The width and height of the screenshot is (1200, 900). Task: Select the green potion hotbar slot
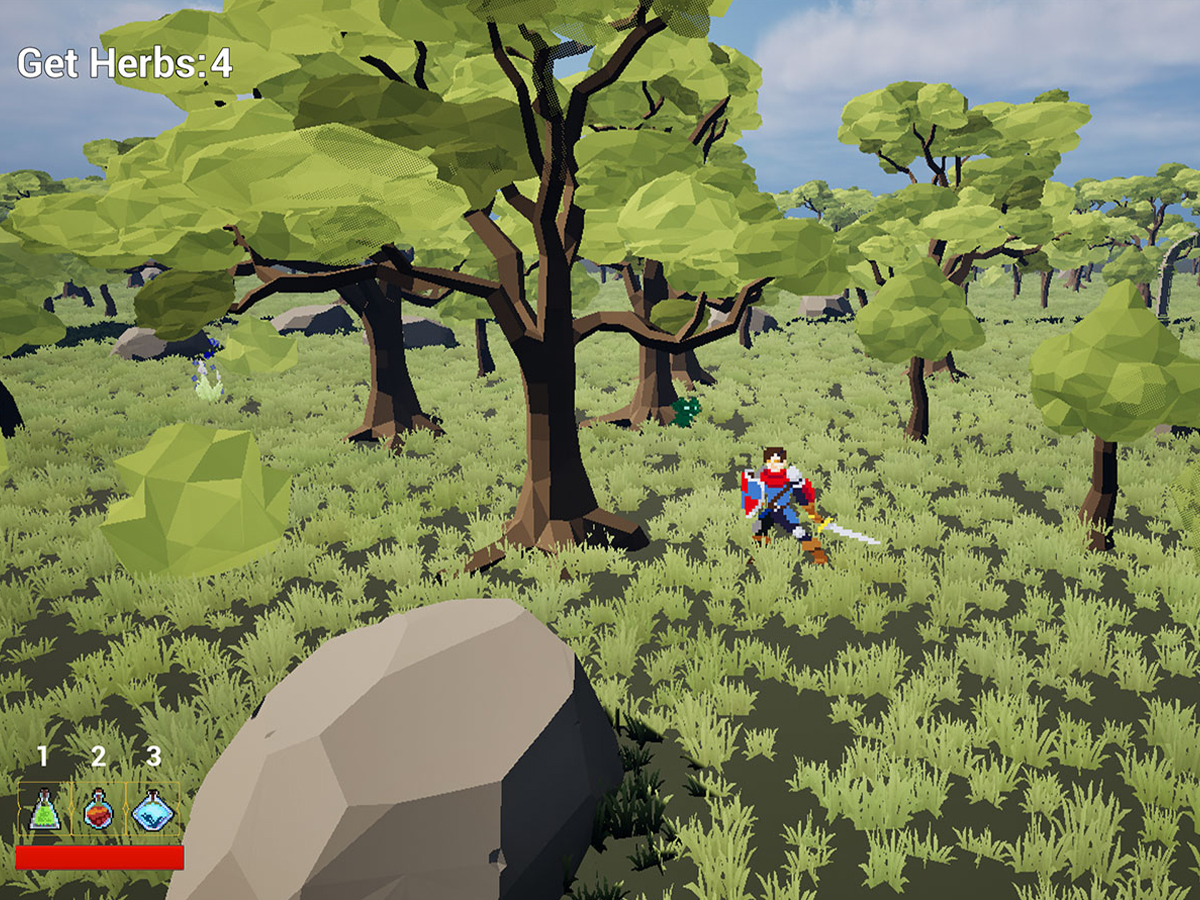click(44, 809)
